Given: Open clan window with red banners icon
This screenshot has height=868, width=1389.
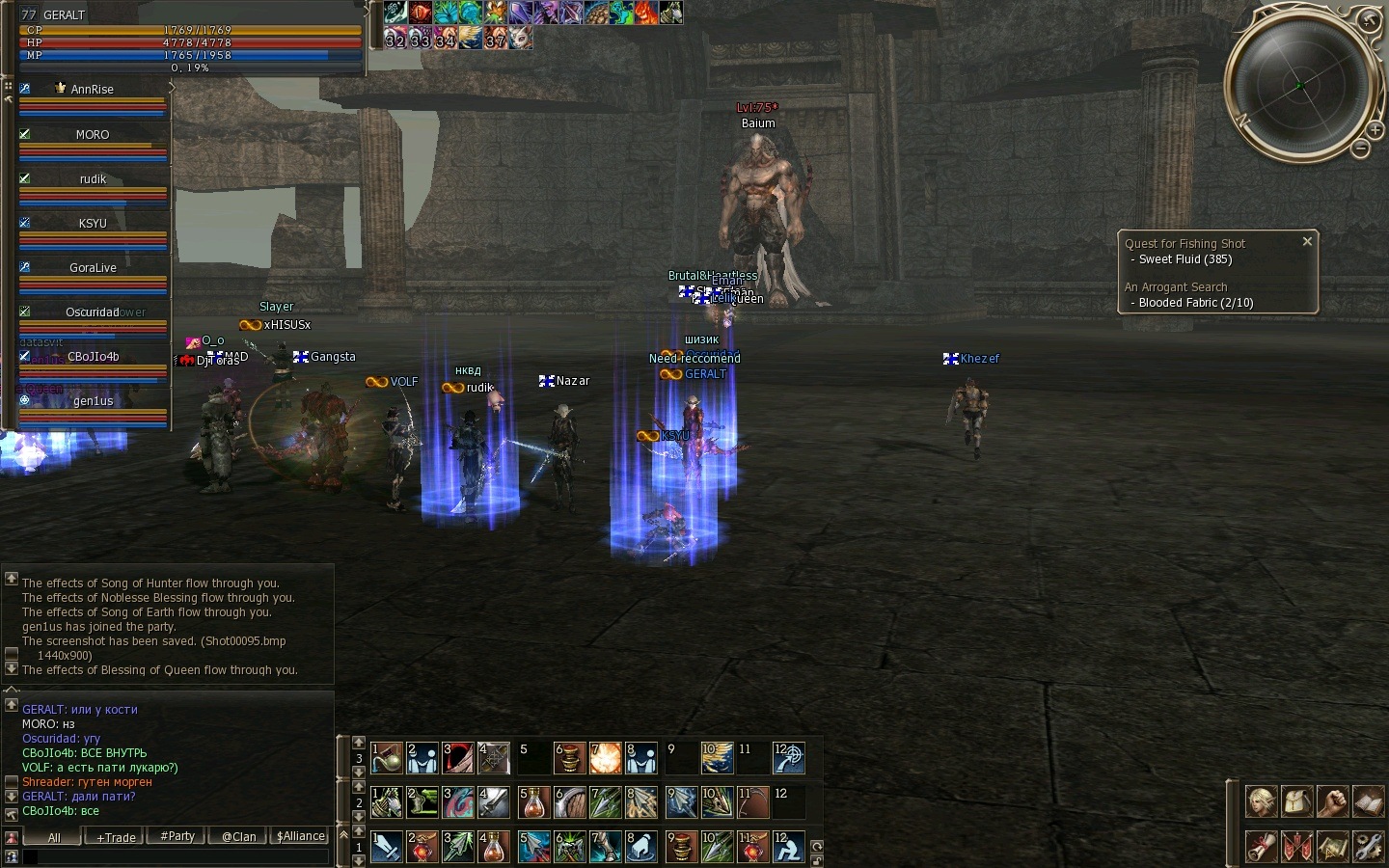Looking at the screenshot, I should pos(1297,846).
